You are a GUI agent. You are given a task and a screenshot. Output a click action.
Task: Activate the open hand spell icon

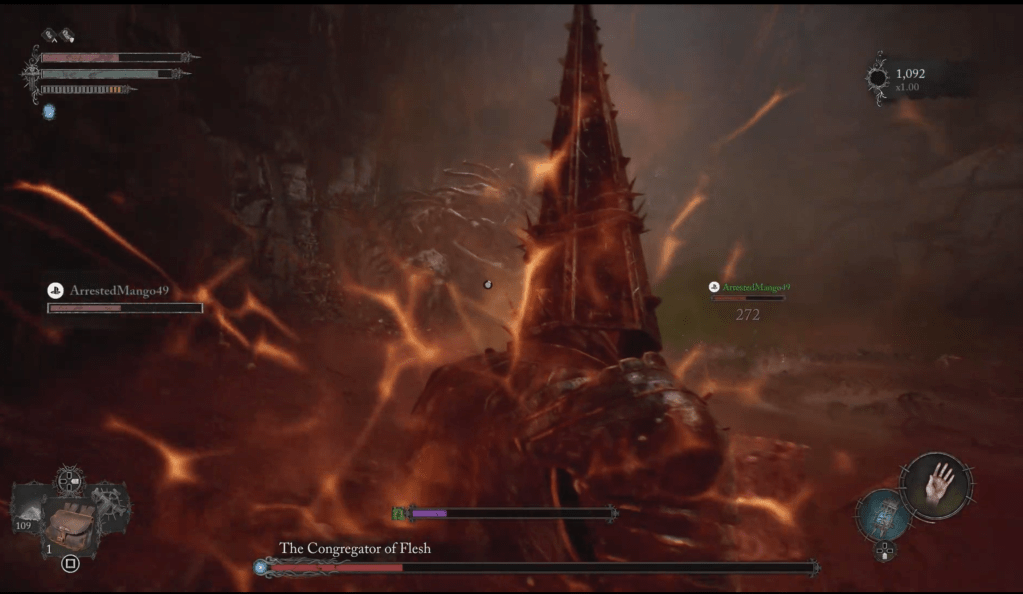coord(937,485)
